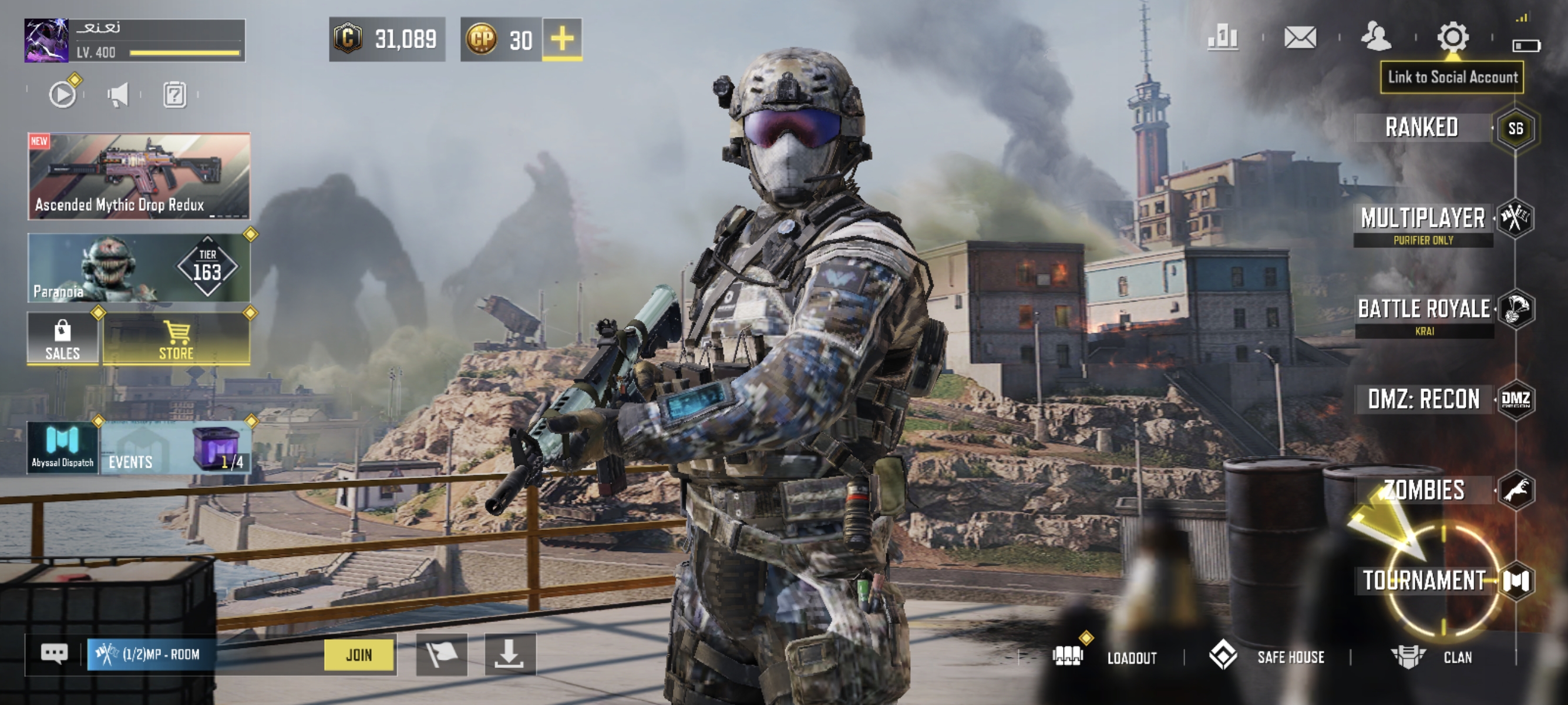View the leaderboard bar-chart icon
Screen dimensions: 1568x705
(x=1223, y=38)
